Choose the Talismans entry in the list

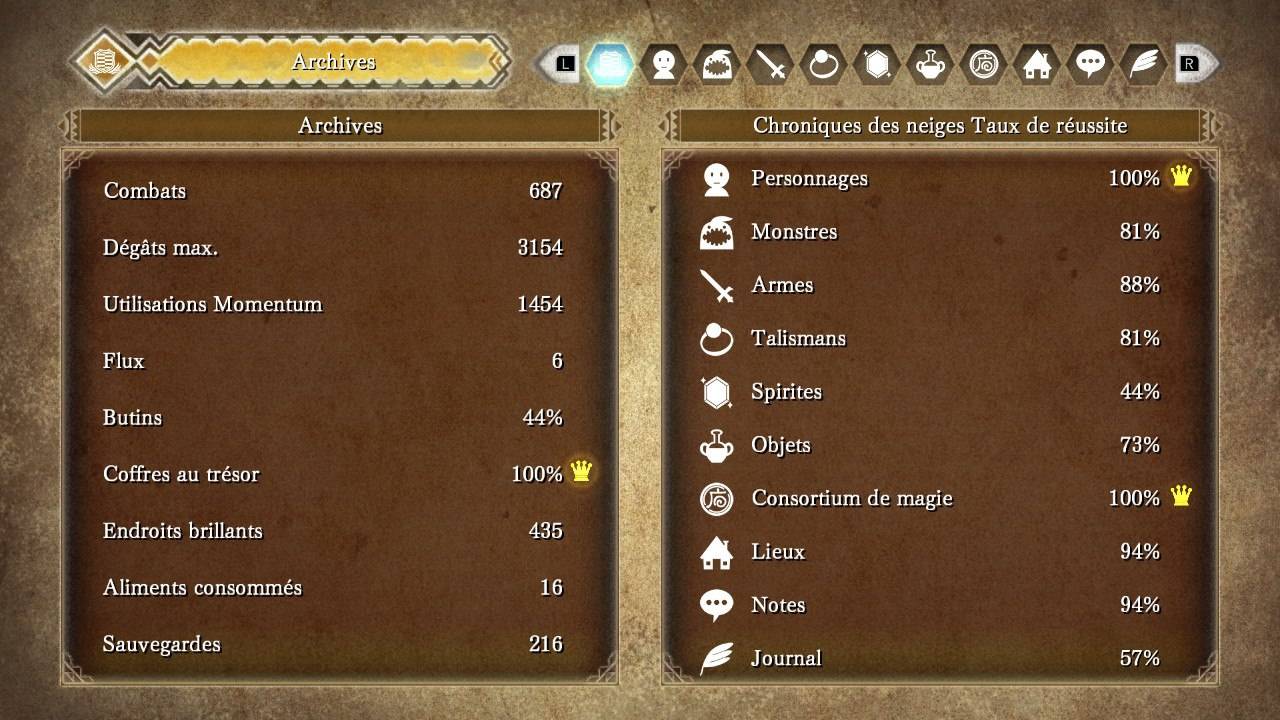point(938,338)
